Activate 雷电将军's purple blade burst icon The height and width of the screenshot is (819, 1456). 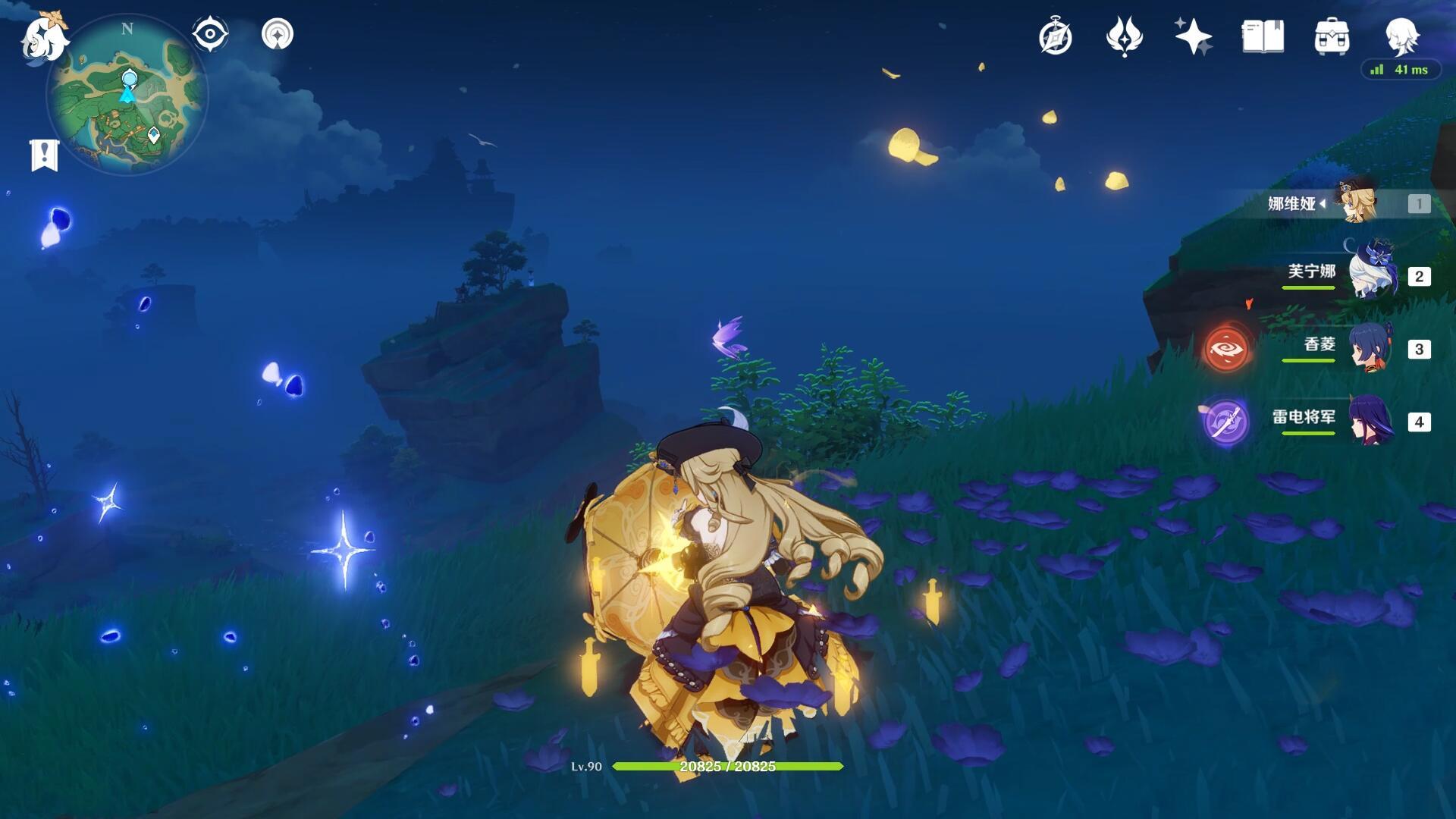pos(1225,422)
